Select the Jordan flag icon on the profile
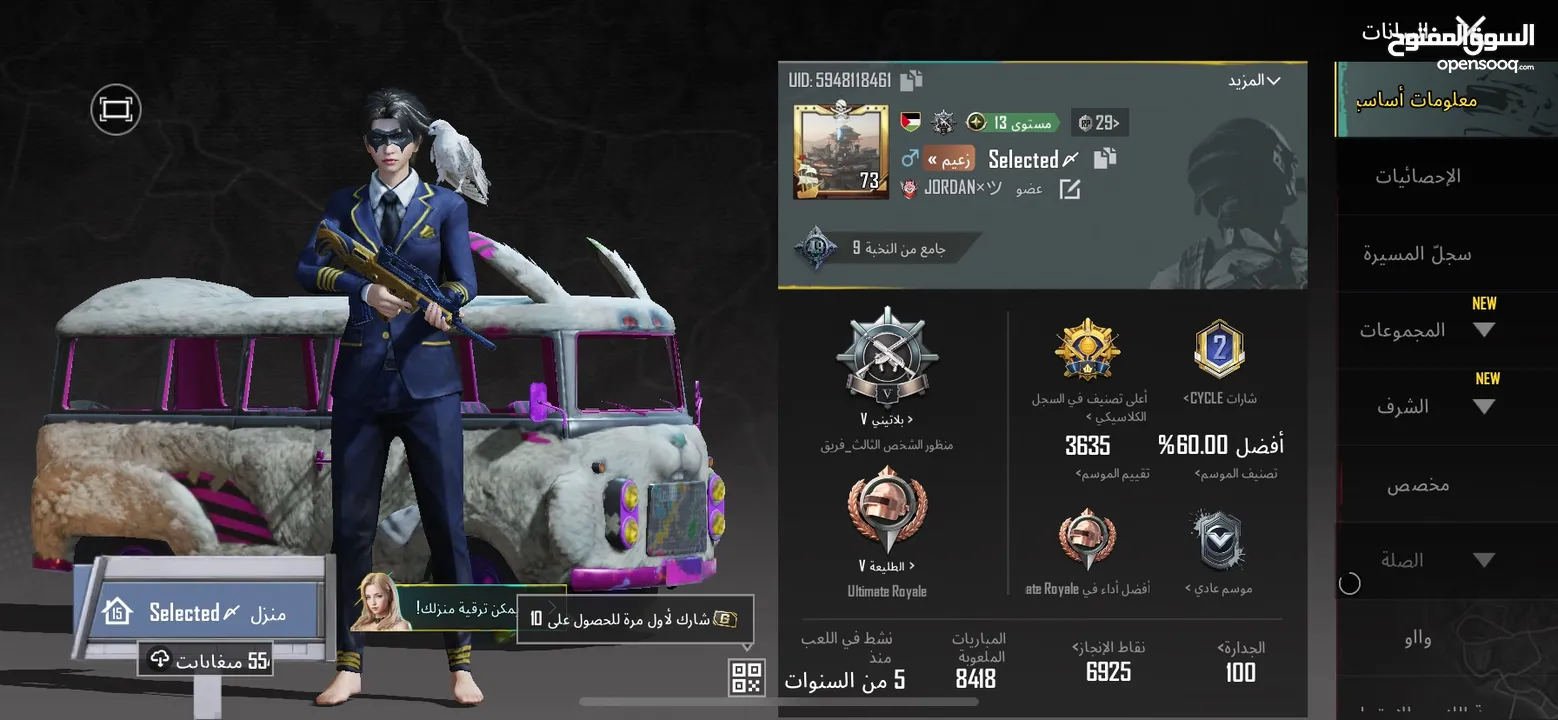 click(911, 122)
